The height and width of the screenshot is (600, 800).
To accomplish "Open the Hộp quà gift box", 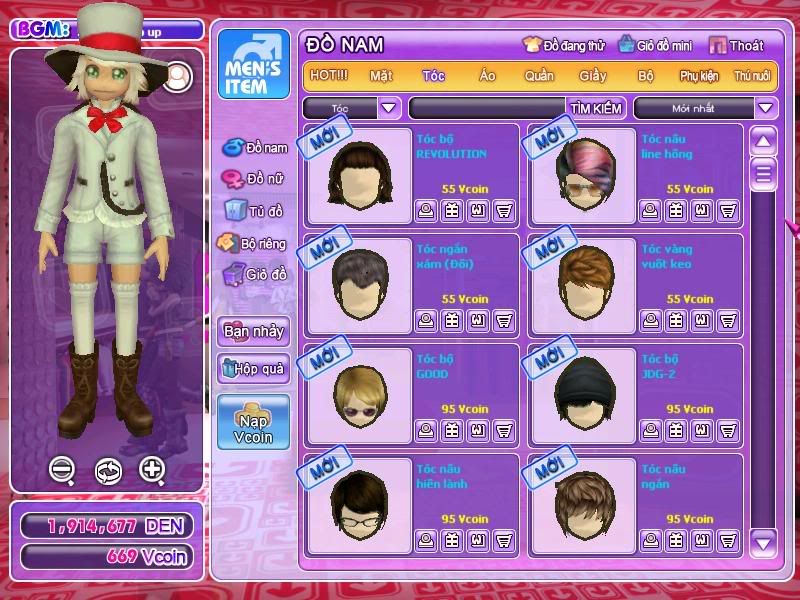I will coord(253,368).
